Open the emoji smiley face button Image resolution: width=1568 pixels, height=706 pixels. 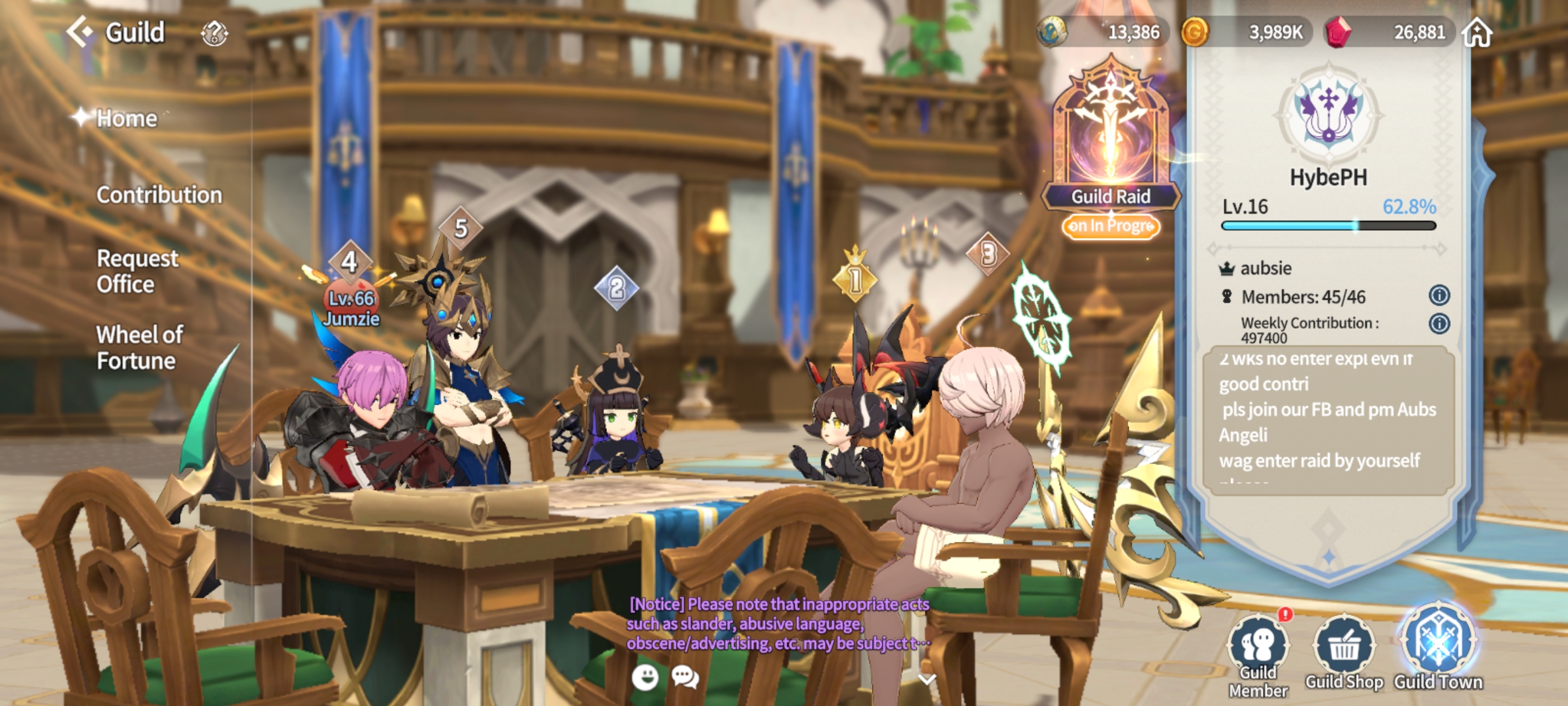click(x=645, y=677)
